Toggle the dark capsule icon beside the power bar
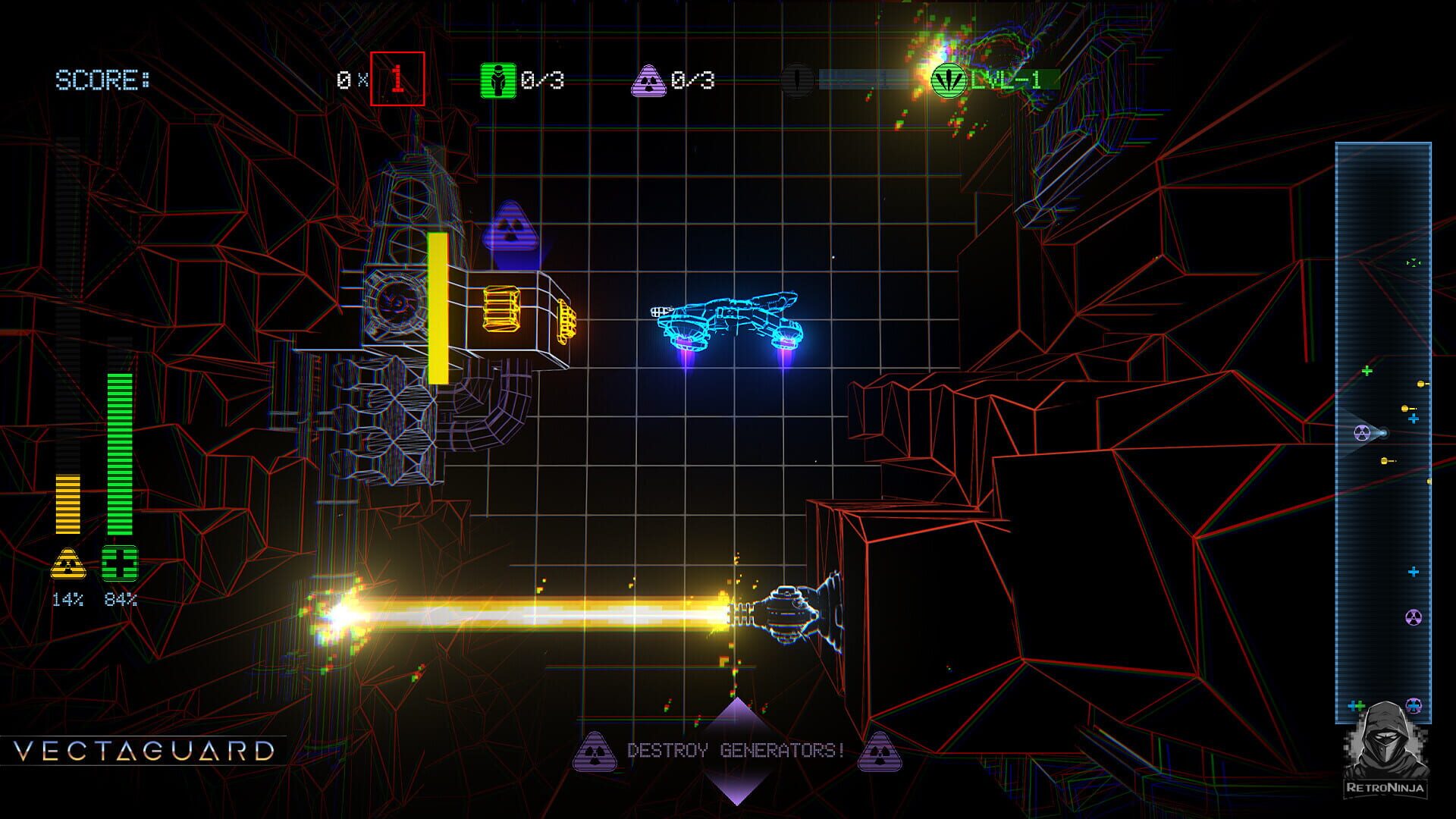 [797, 78]
